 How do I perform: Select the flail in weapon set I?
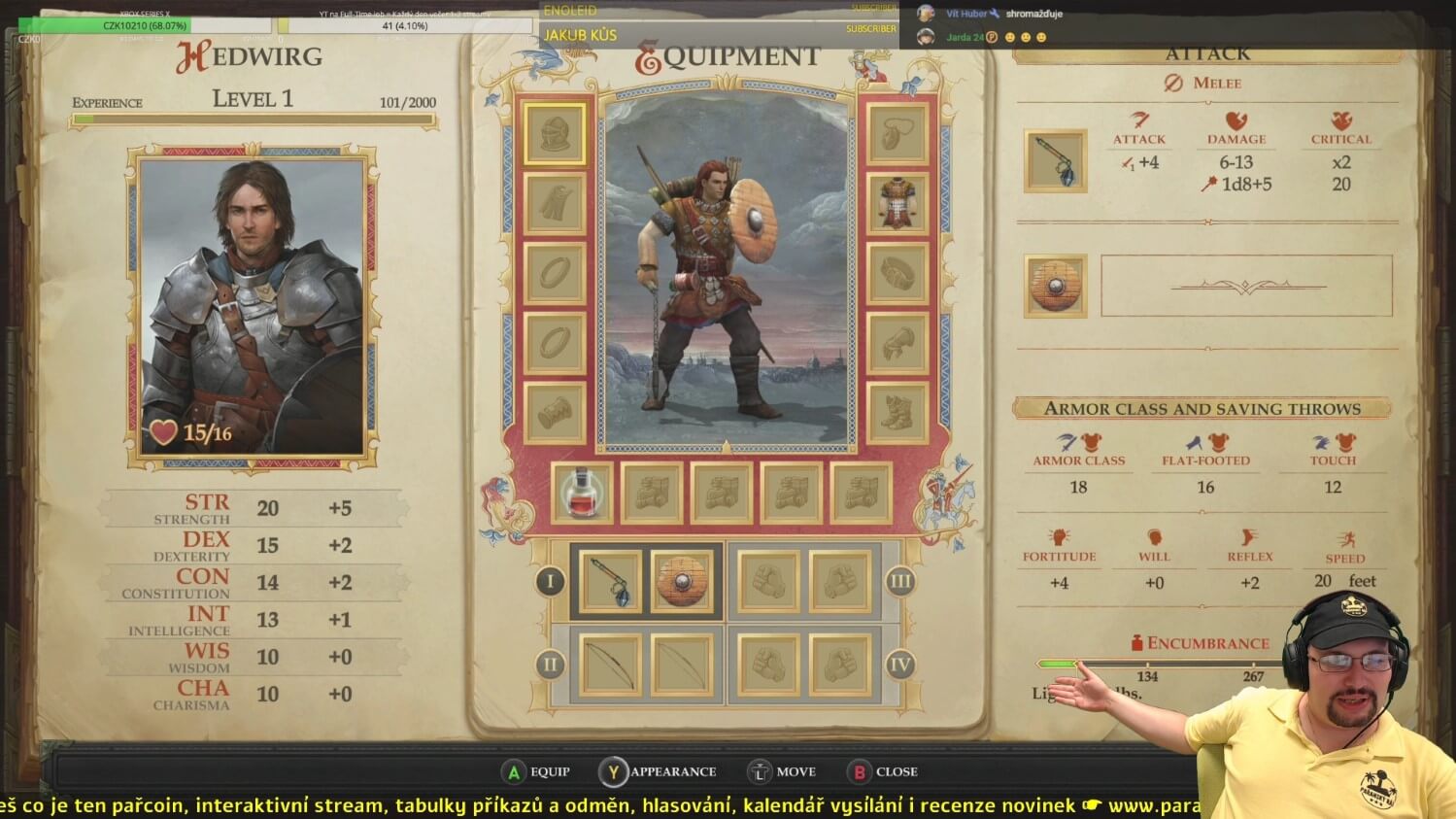click(611, 582)
